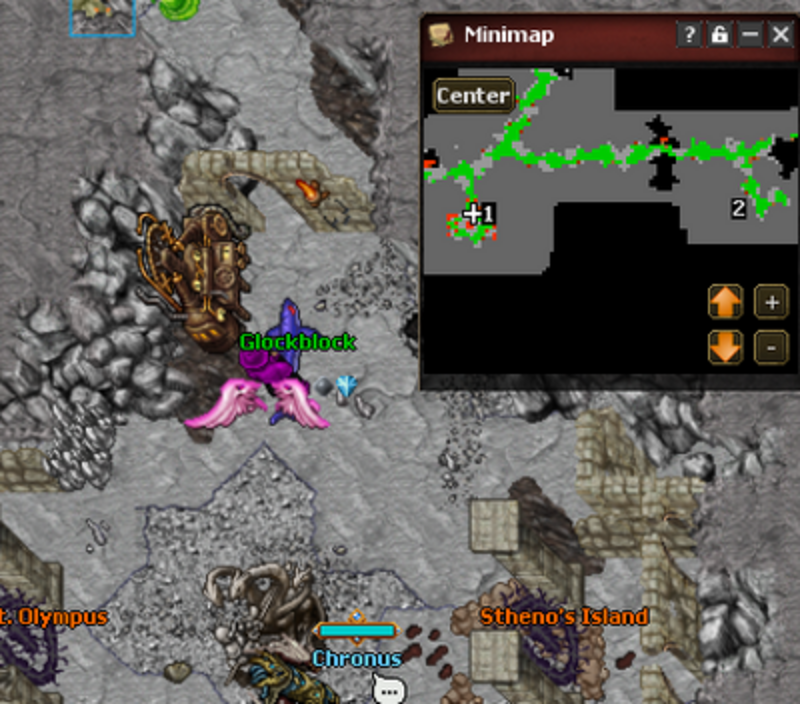
Task: Go up one floor with orange up arrow
Action: pyautogui.click(x=725, y=301)
